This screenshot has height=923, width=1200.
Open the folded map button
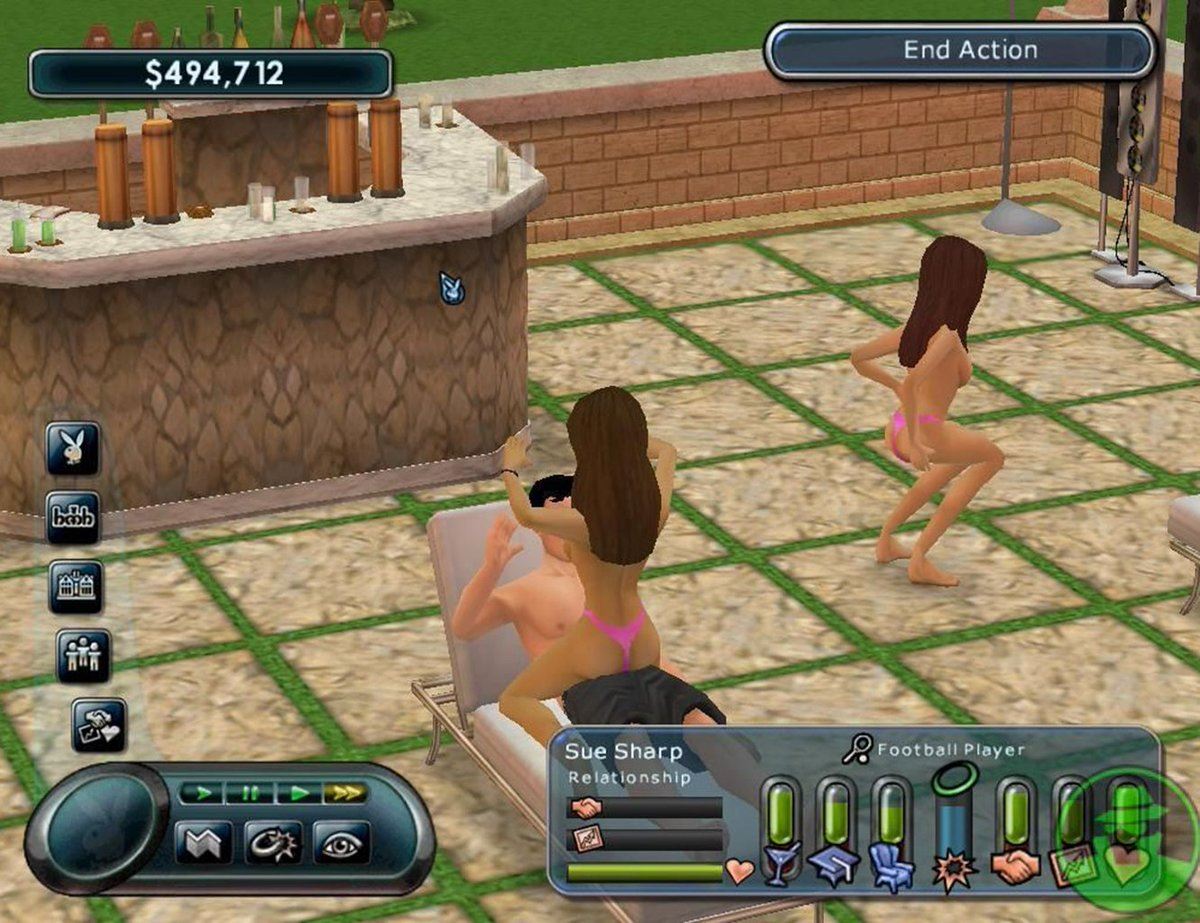203,842
